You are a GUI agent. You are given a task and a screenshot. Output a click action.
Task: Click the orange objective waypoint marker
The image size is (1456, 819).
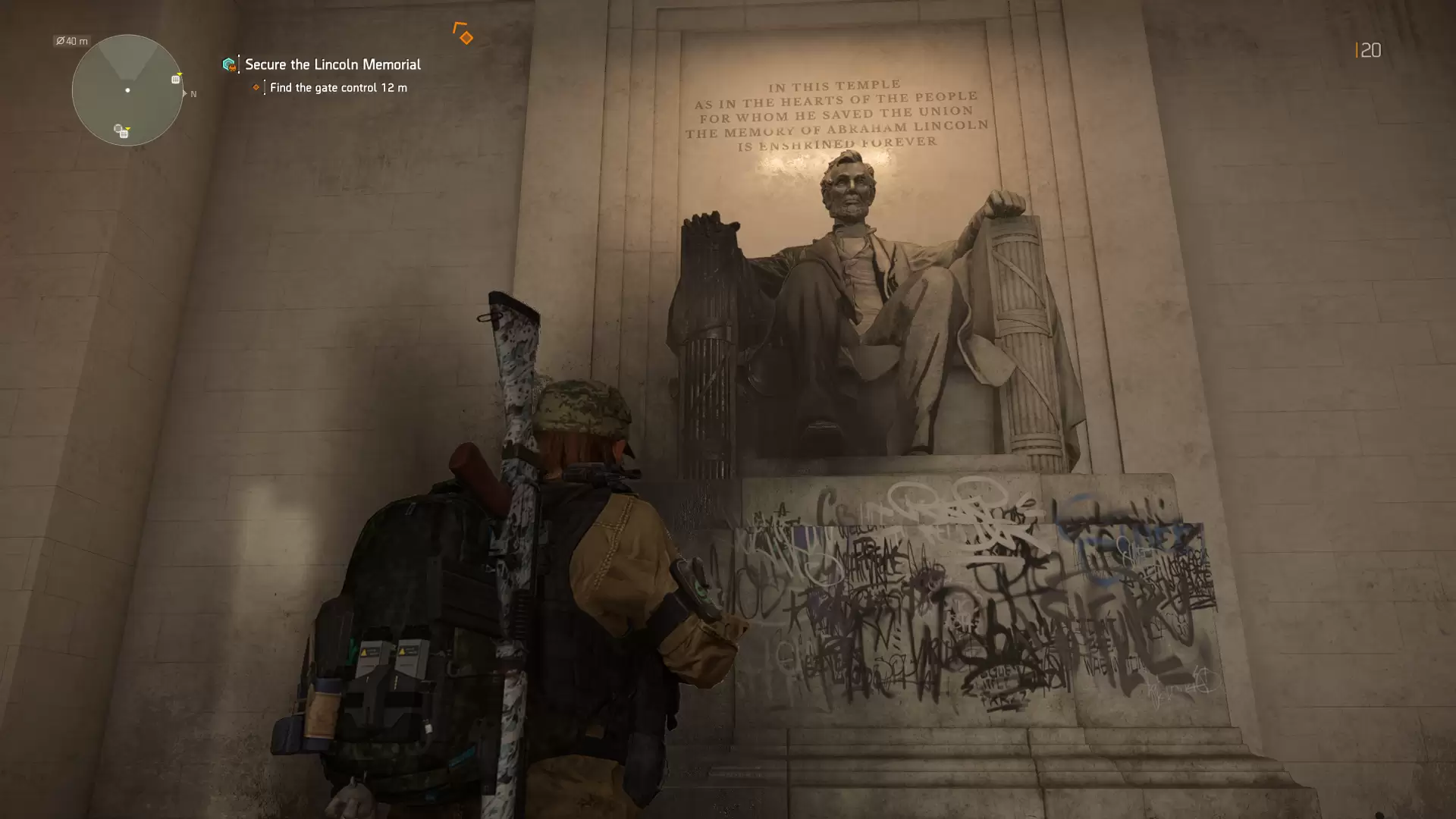pos(464,35)
